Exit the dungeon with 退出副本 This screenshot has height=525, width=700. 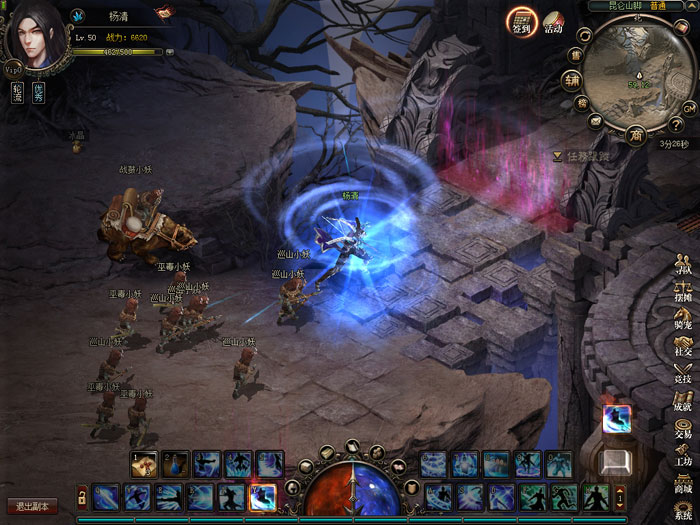(x=31, y=506)
